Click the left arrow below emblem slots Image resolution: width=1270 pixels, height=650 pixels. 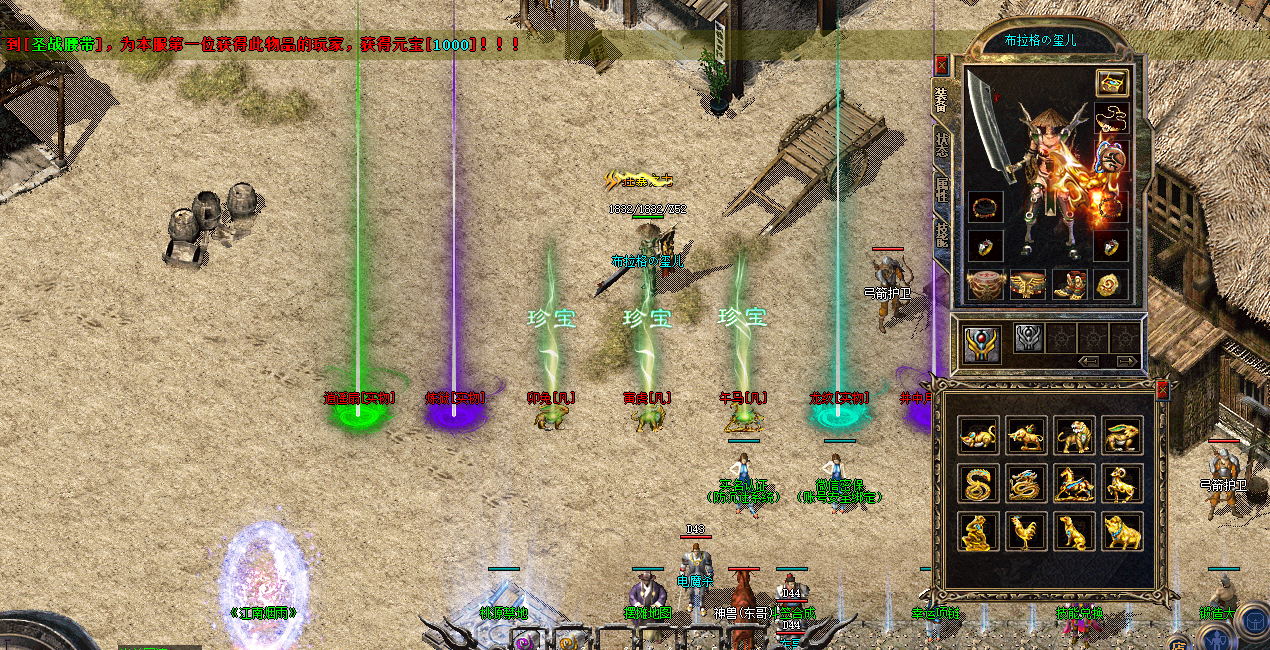pos(1089,361)
